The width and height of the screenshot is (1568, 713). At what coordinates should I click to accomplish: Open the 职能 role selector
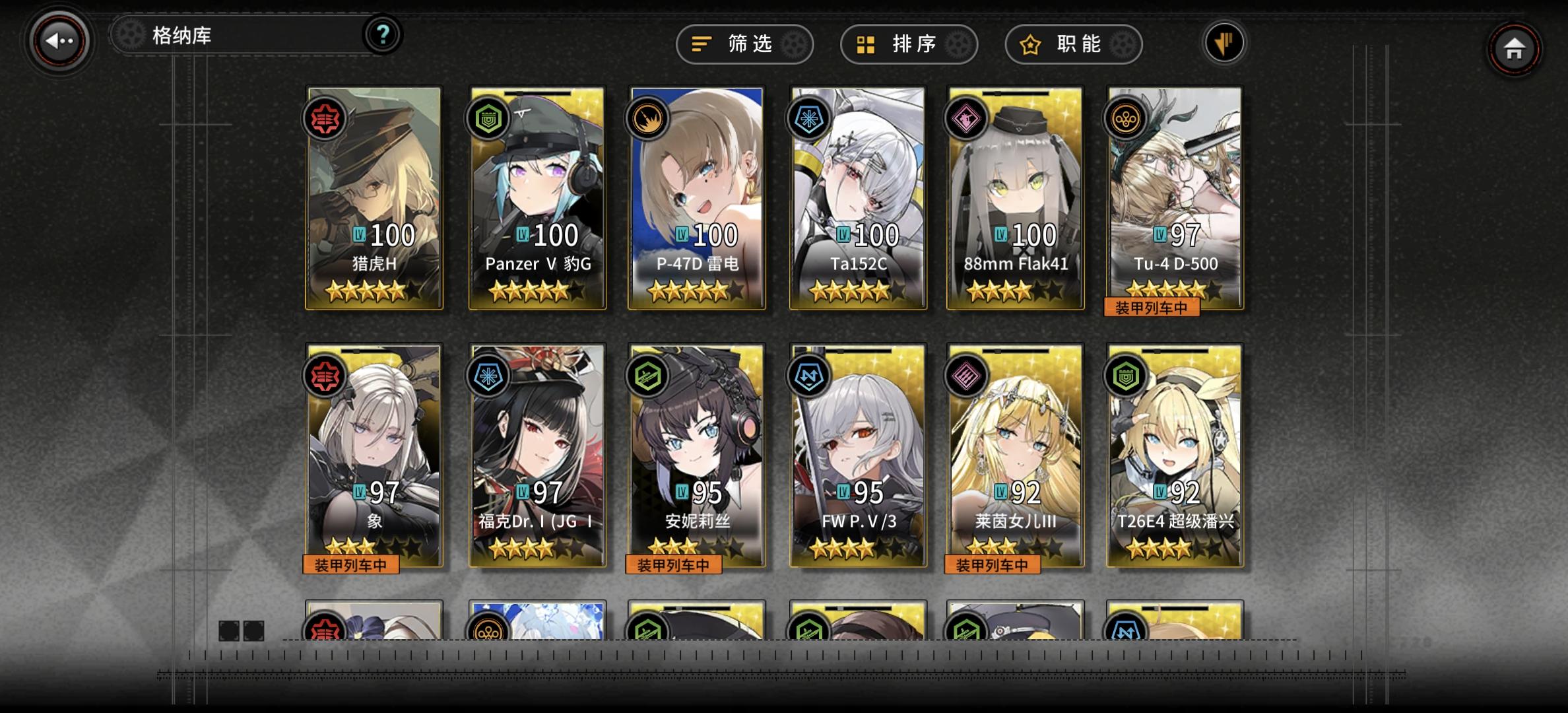point(1072,44)
